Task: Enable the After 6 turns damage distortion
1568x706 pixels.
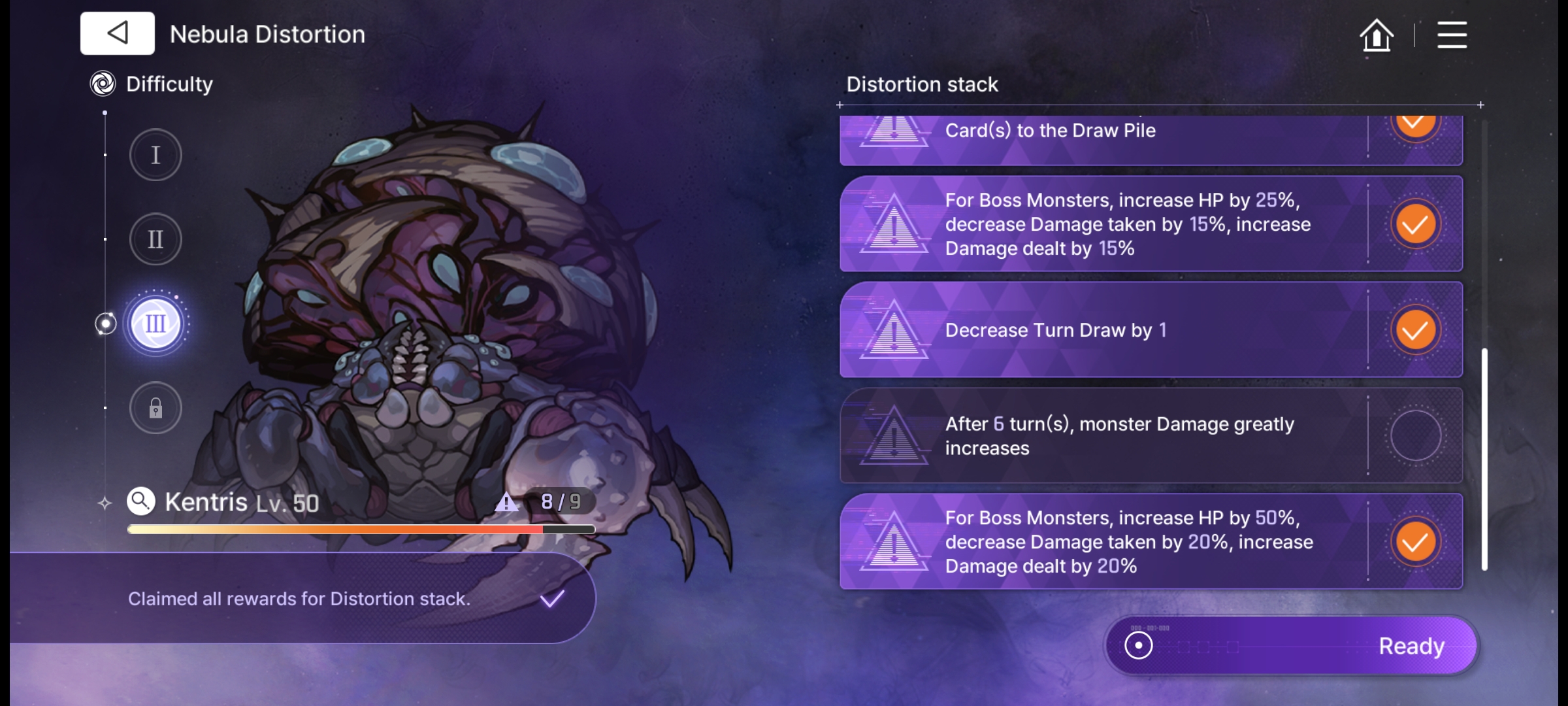Action: click(x=1415, y=436)
